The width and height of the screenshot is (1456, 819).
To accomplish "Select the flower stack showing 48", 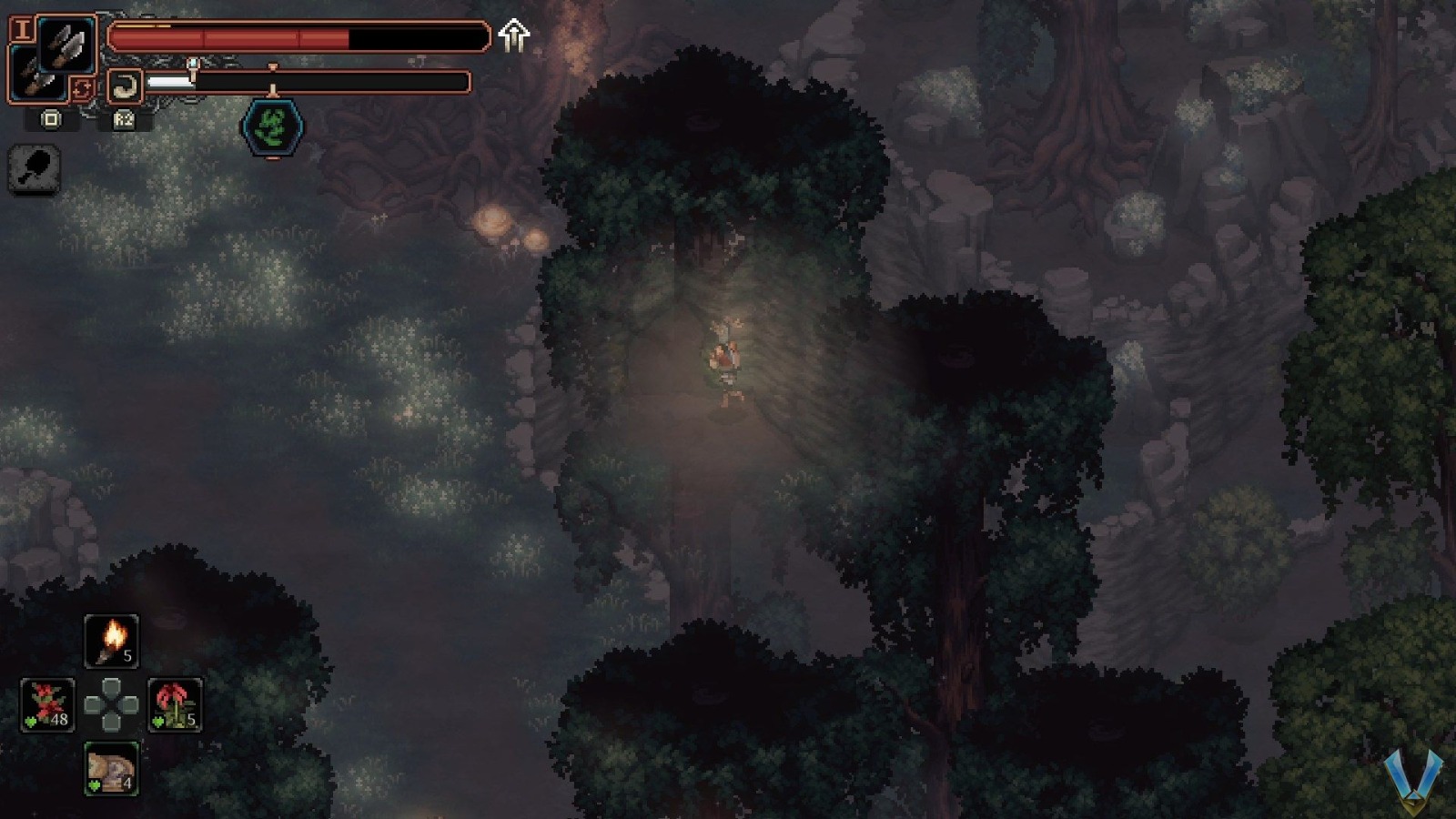I will pos(45,705).
